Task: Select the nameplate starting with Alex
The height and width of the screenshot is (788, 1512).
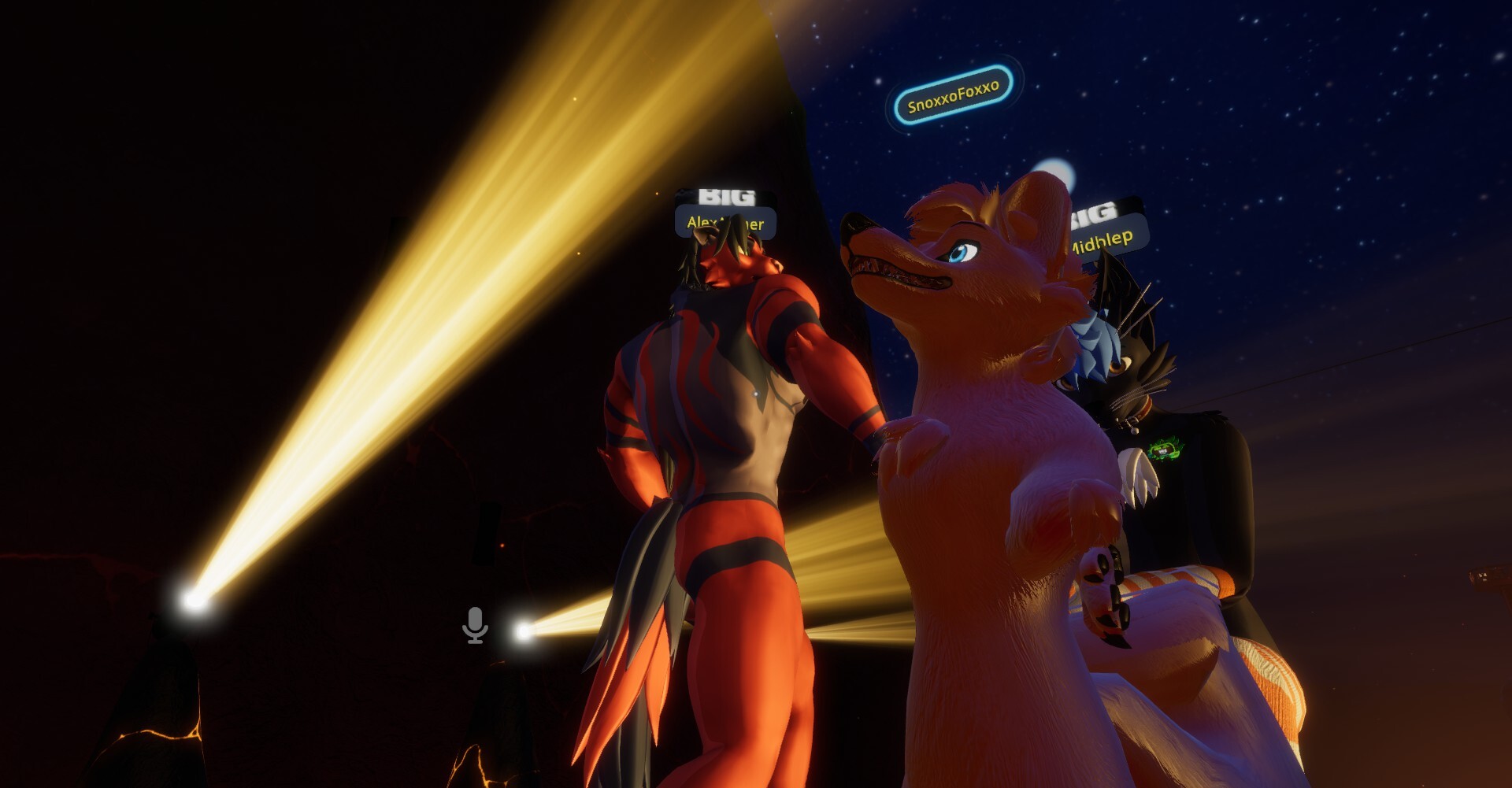Action: tap(725, 223)
